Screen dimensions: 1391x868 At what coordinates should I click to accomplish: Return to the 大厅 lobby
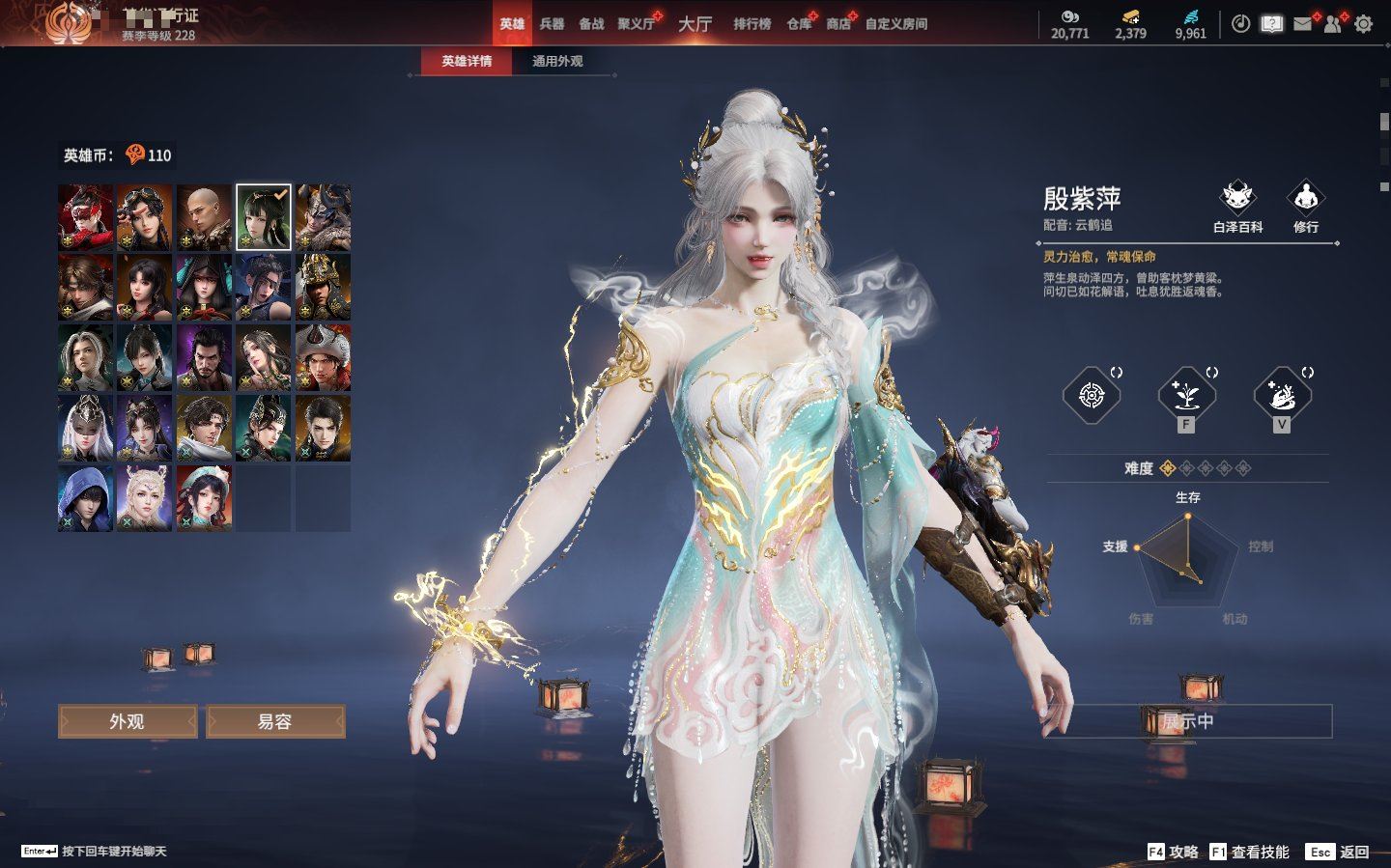point(695,24)
